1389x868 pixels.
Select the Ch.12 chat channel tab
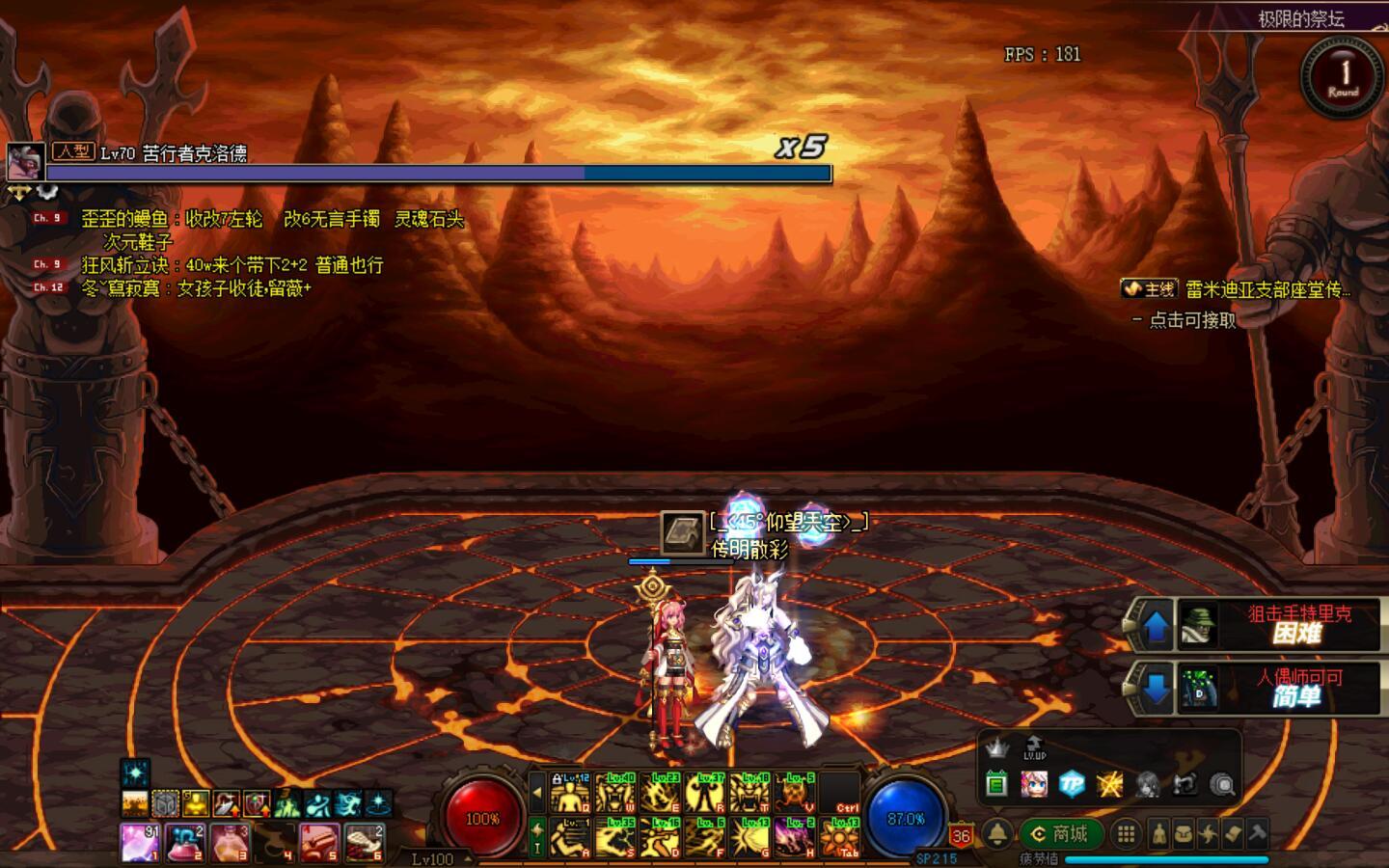click(x=44, y=286)
